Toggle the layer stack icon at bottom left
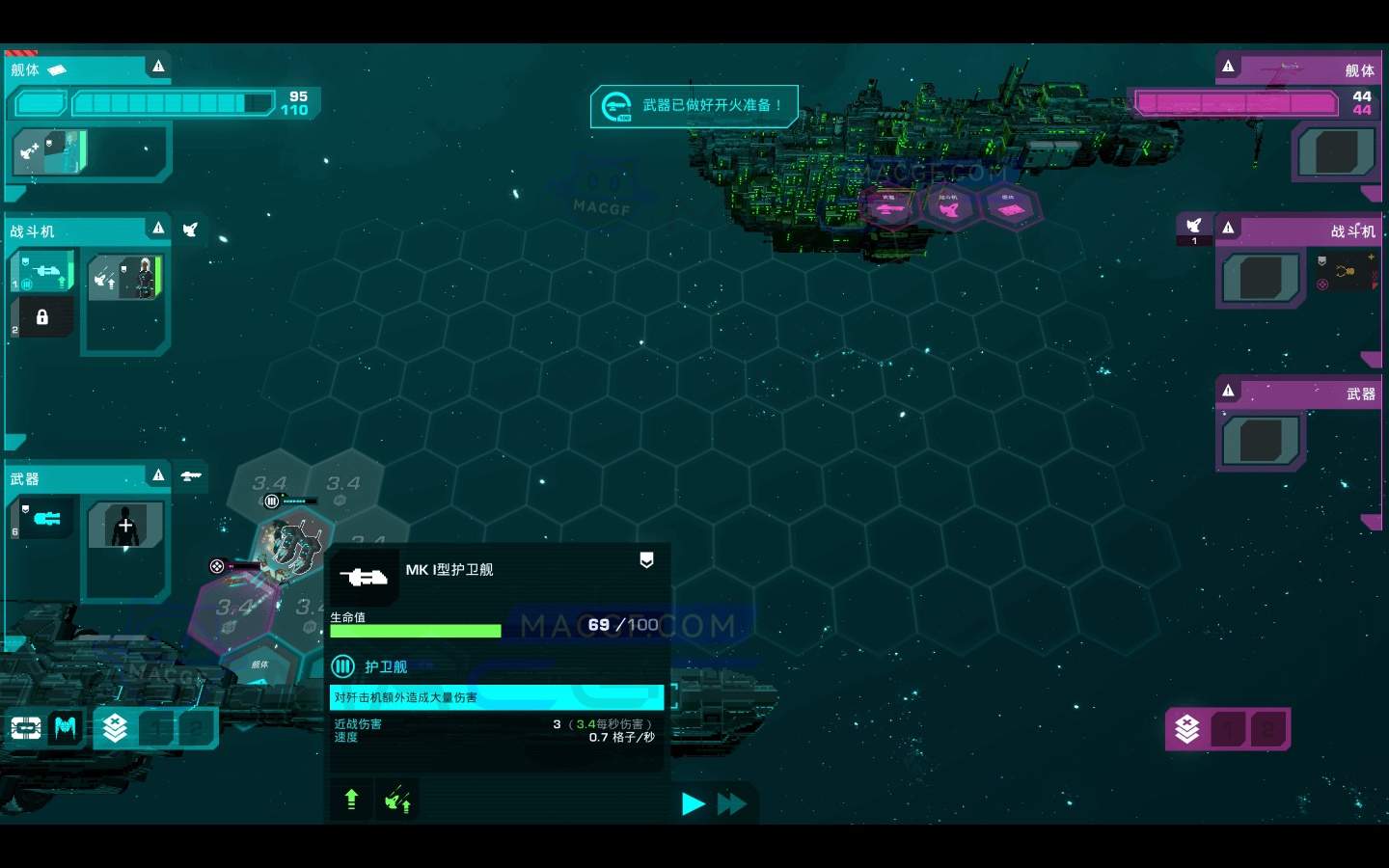The image size is (1389, 868). [117, 729]
